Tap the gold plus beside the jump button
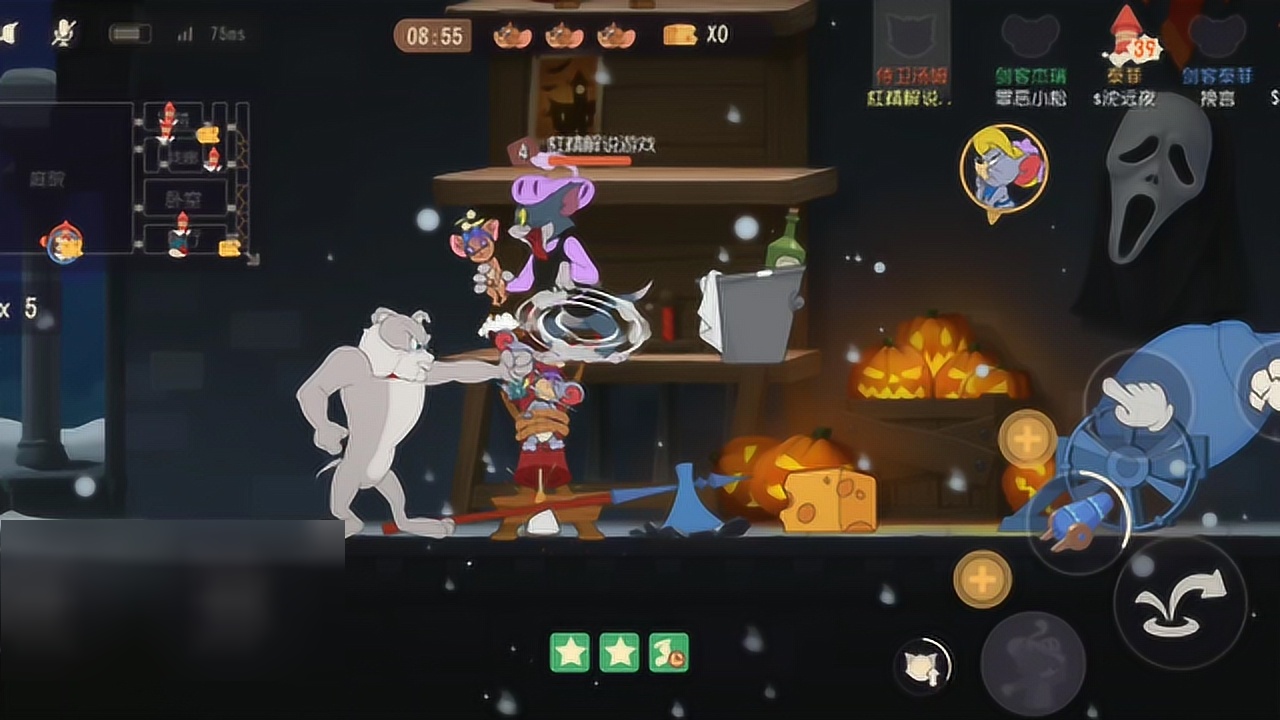This screenshot has width=1280, height=720. click(x=982, y=579)
